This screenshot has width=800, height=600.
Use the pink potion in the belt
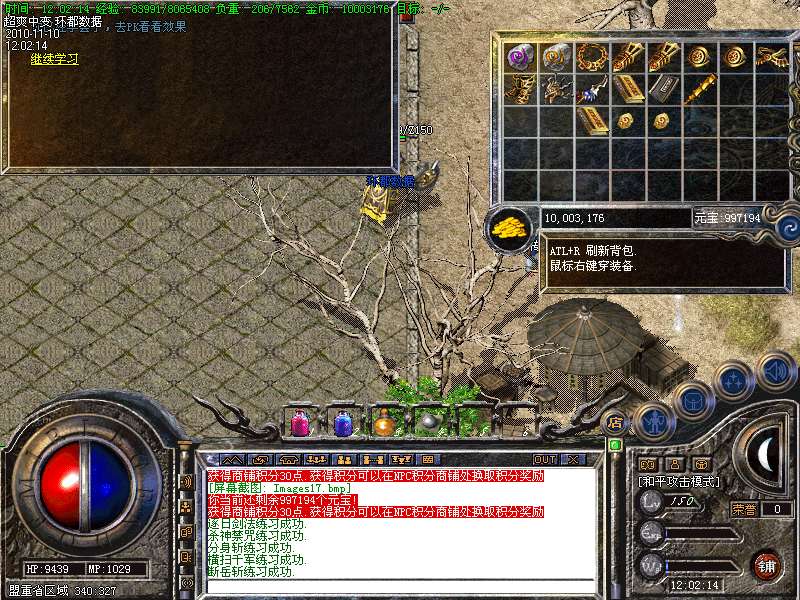tap(299, 423)
